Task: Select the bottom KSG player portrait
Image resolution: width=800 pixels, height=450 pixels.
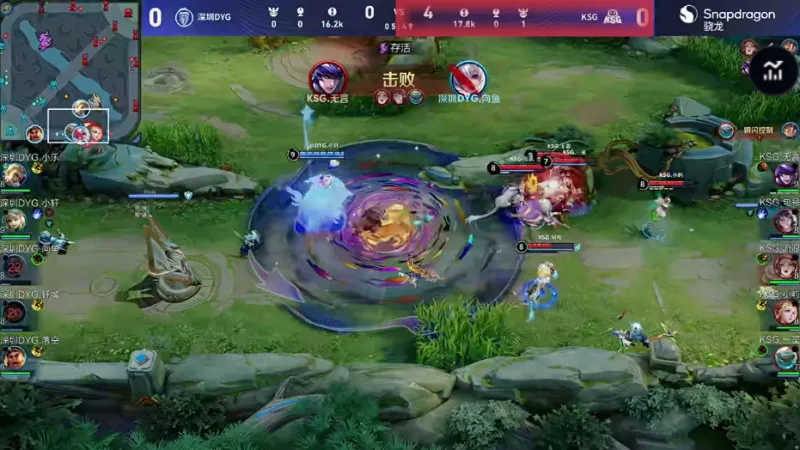Action: point(786,357)
